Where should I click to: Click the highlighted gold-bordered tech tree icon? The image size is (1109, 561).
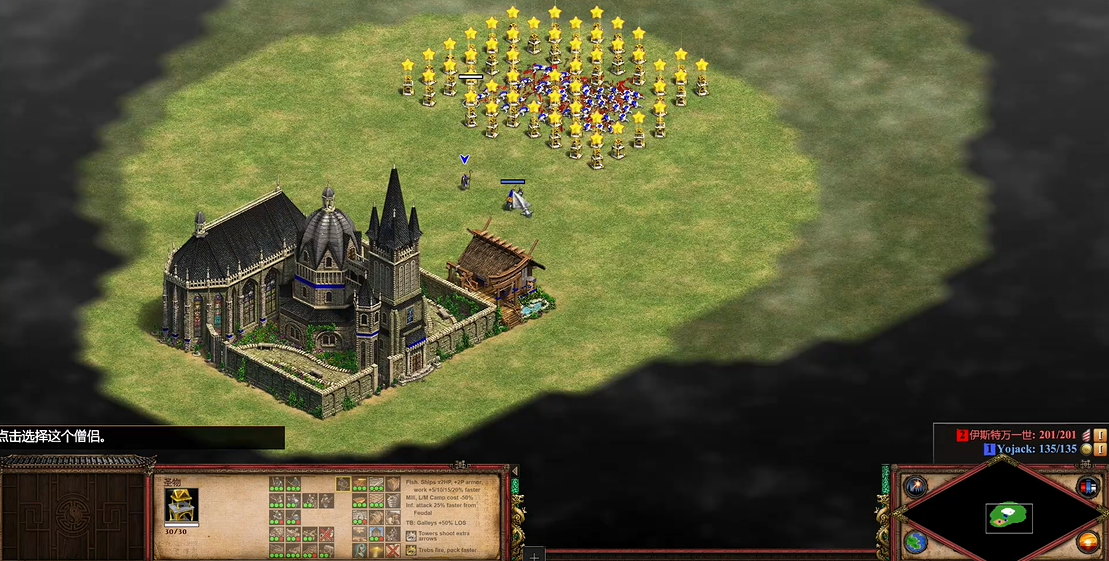(343, 484)
